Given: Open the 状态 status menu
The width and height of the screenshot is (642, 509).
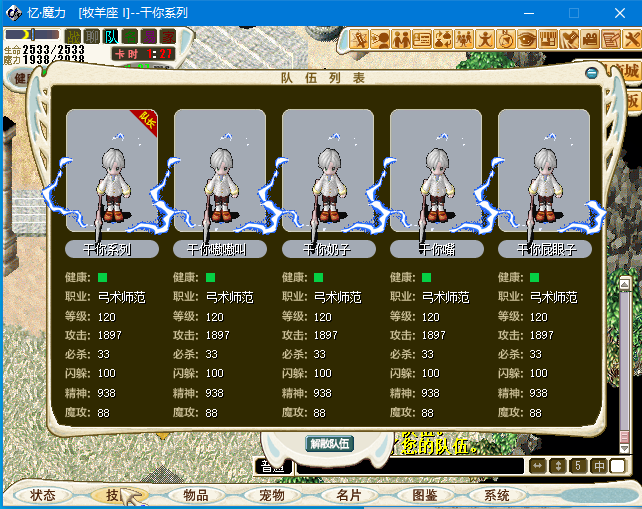Looking at the screenshot, I should pos(43,495).
